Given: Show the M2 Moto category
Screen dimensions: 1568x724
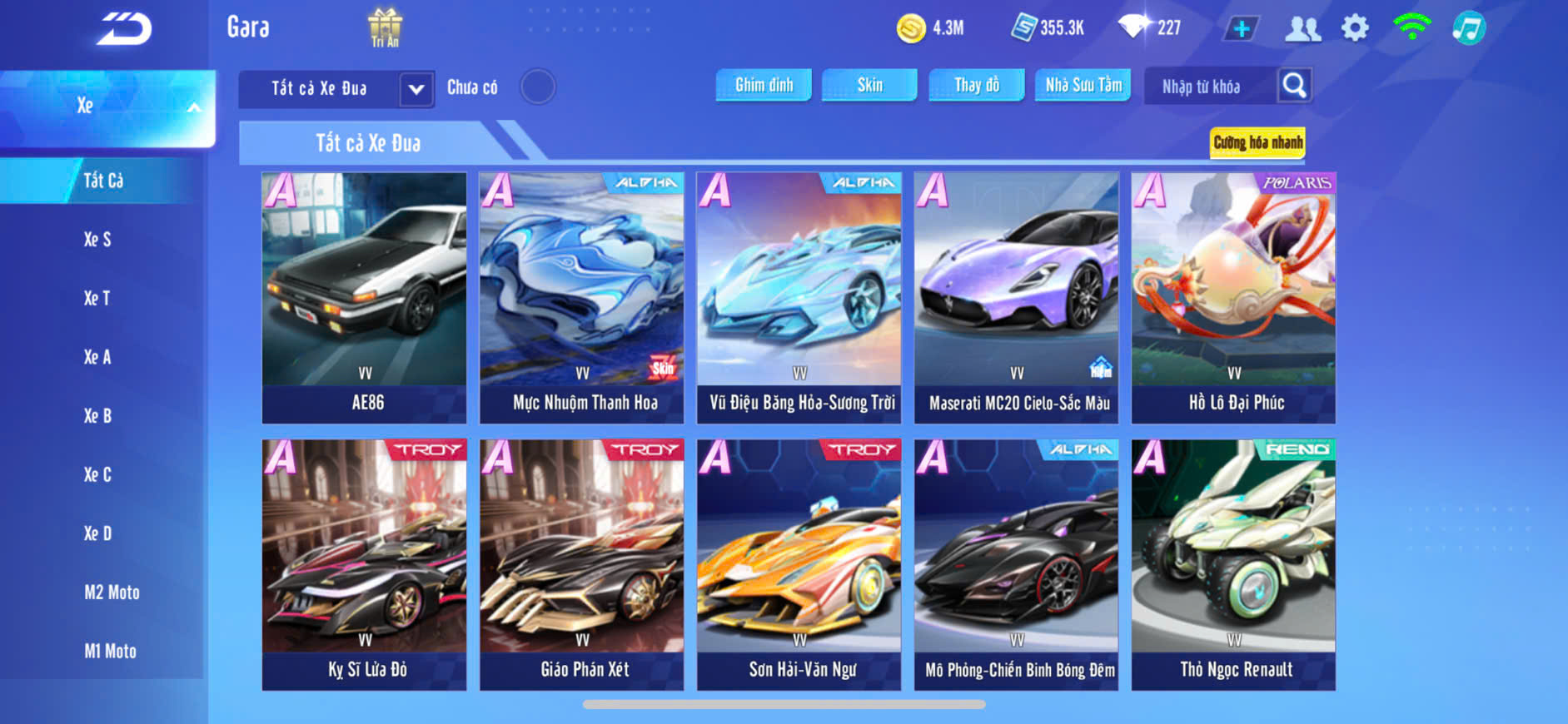Looking at the screenshot, I should tap(112, 593).
